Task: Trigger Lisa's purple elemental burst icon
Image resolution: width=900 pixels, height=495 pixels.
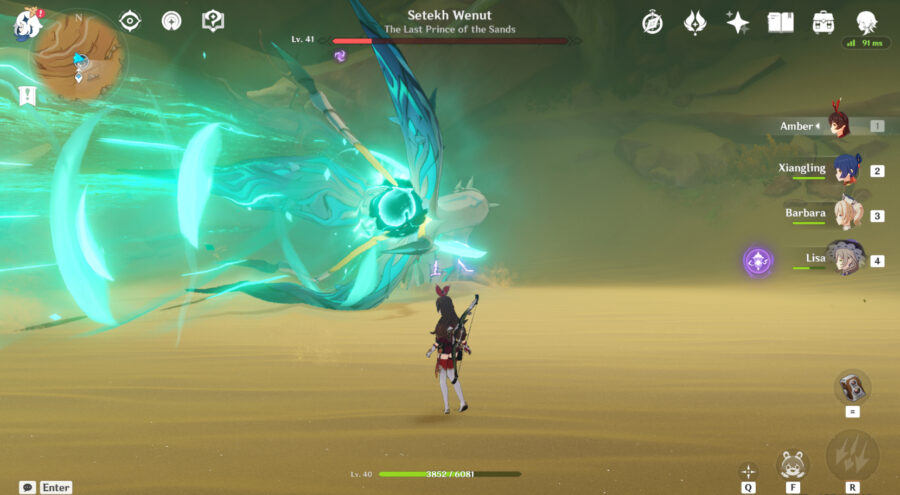Action: point(758,262)
